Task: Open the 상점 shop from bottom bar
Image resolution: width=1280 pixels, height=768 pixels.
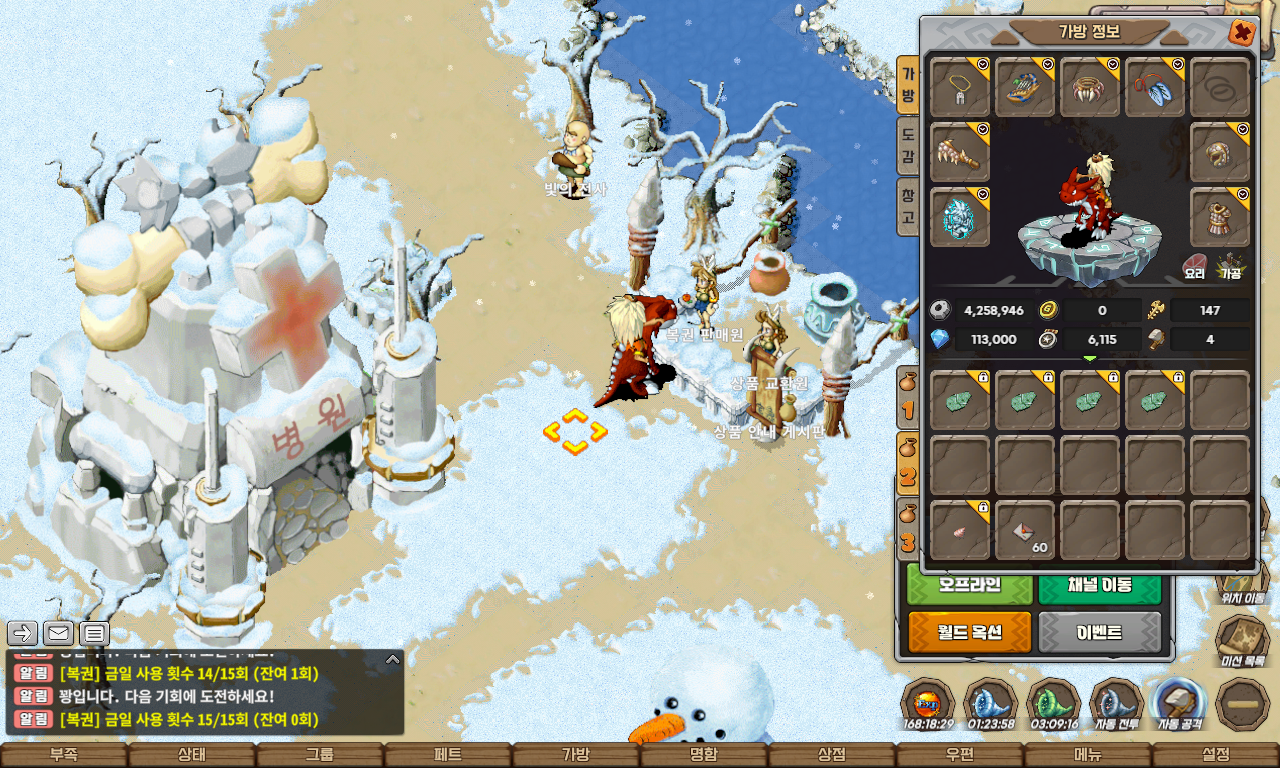Action: click(x=832, y=755)
